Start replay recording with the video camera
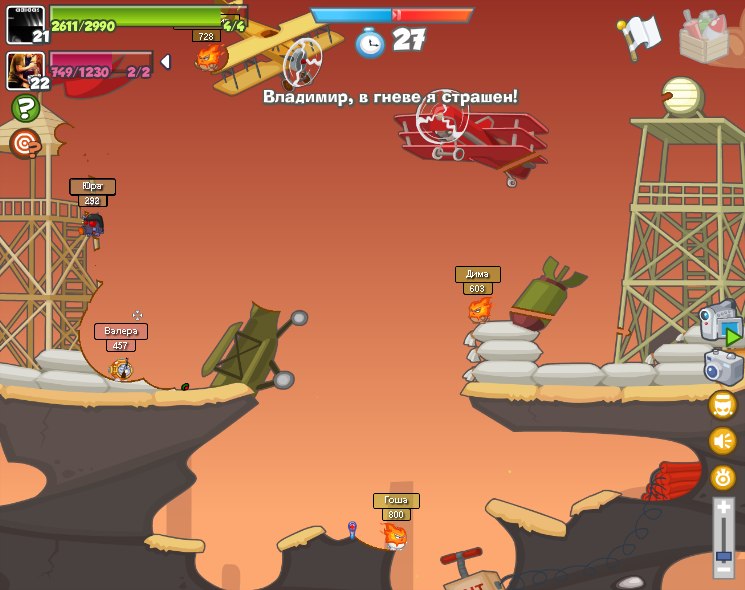The image size is (745, 590). coord(722,325)
